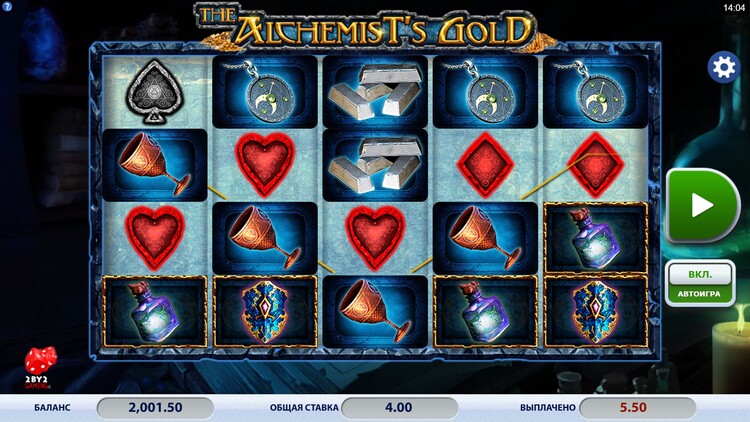The height and width of the screenshot is (422, 750).
Task: Select the Общая ставка bet amount field
Action: [x=399, y=407]
